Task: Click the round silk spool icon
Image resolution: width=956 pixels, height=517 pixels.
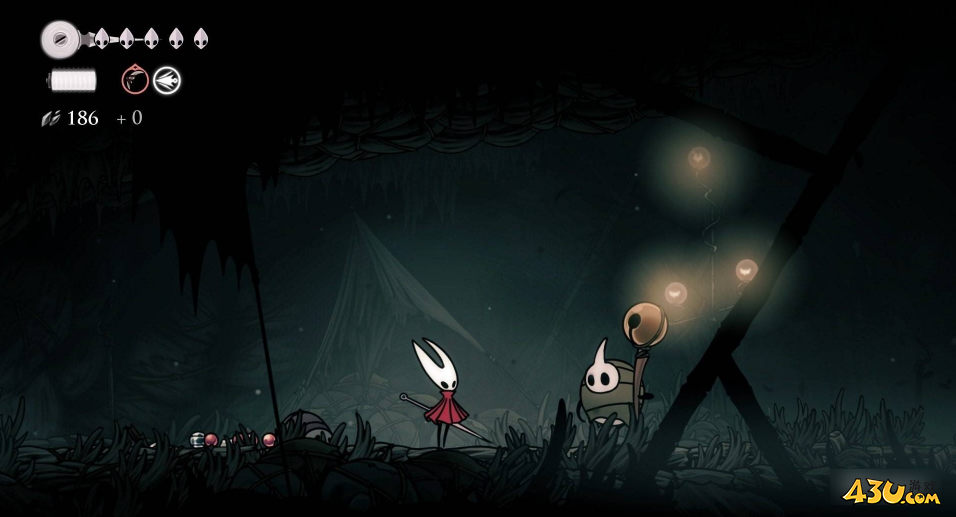Action: pyautogui.click(x=57, y=39)
